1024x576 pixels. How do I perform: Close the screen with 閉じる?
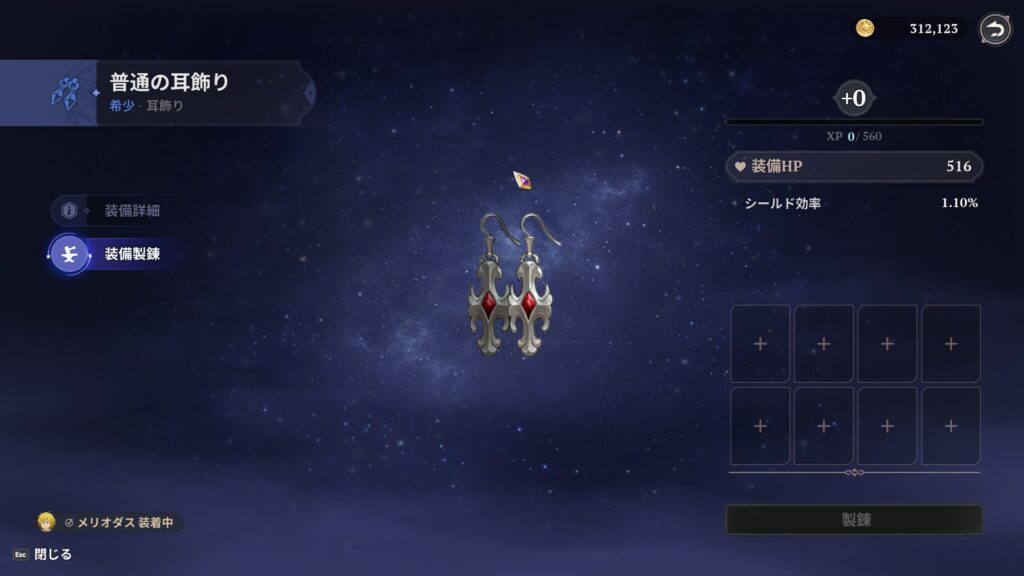(x=43, y=554)
